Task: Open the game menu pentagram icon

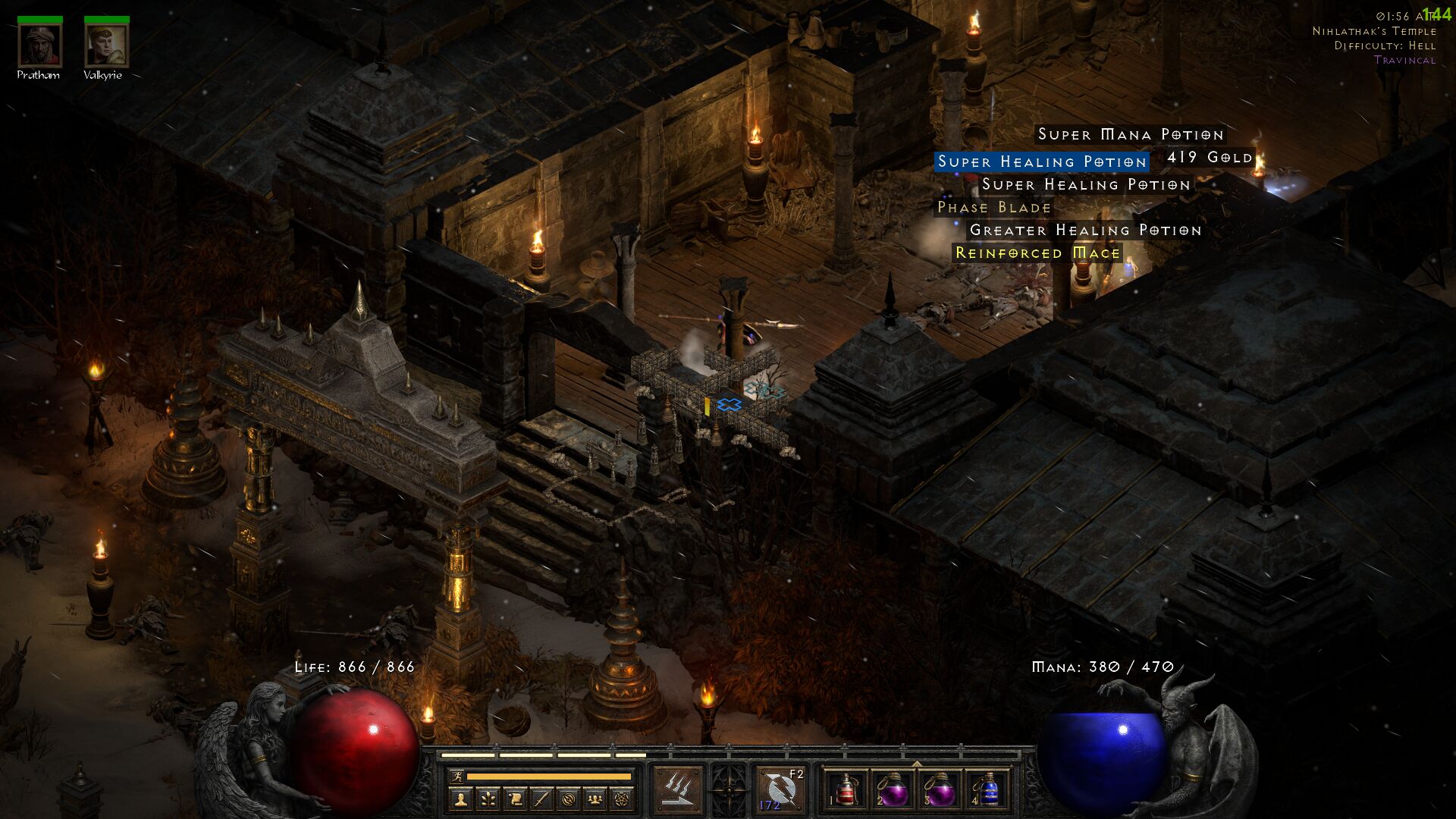Action: click(x=623, y=799)
